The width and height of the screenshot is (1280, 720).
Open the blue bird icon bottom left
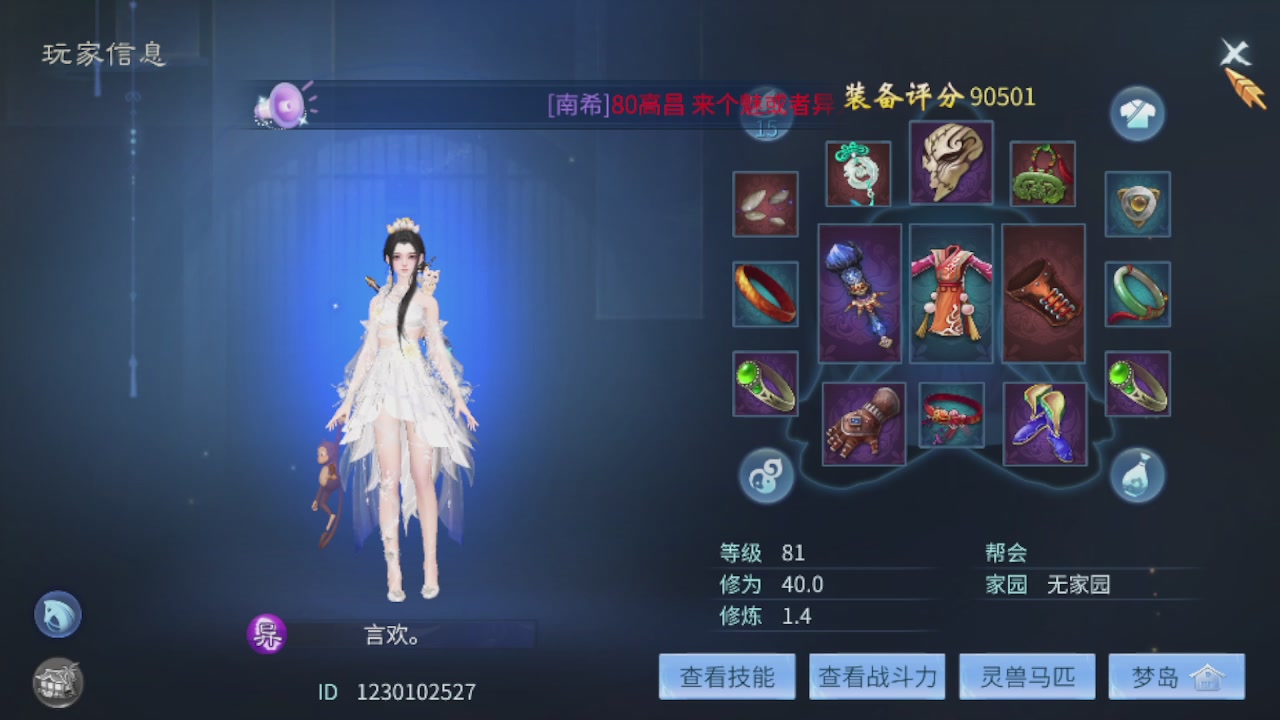[x=57, y=615]
